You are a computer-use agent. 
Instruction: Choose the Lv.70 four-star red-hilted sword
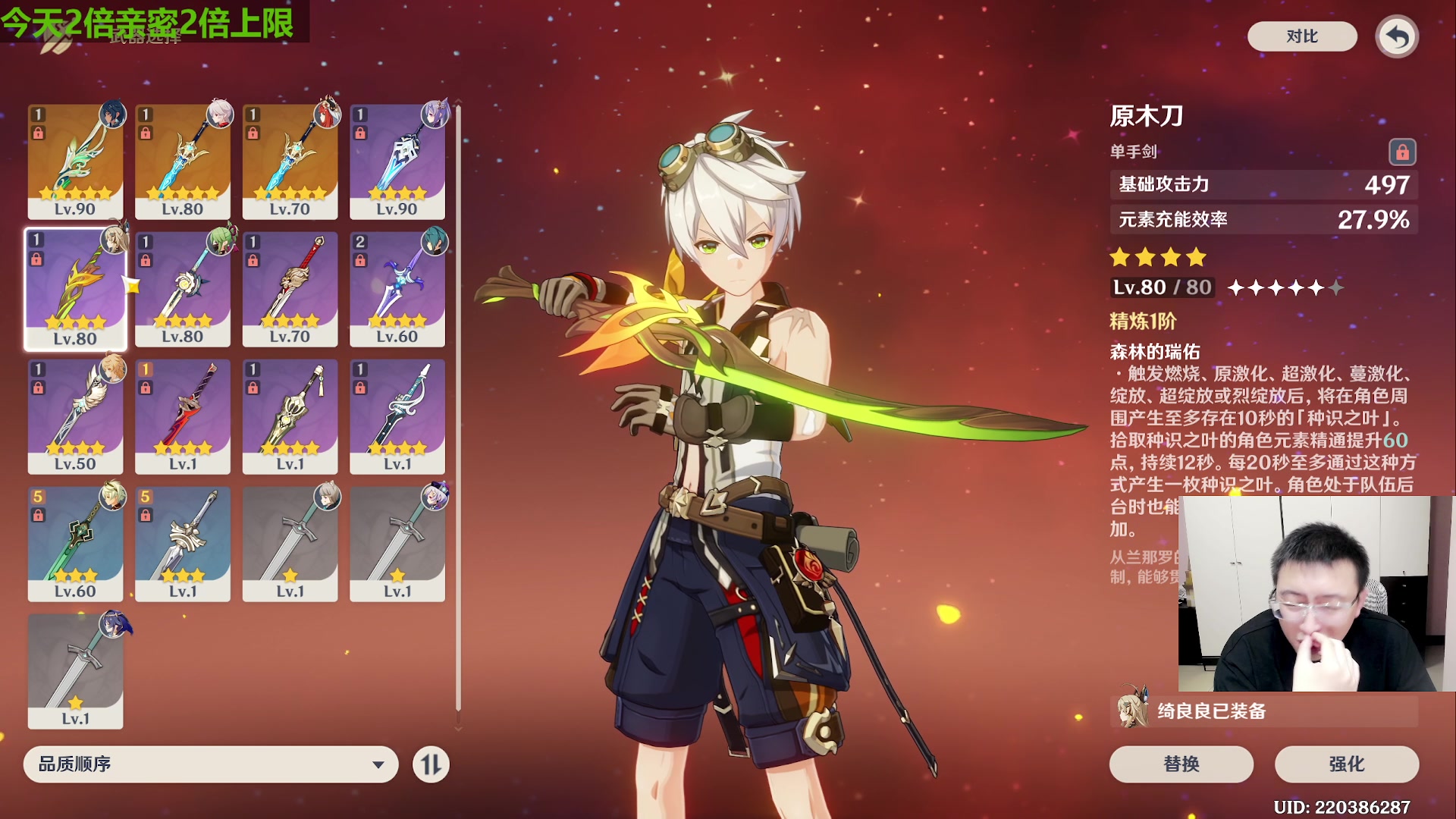[290, 288]
